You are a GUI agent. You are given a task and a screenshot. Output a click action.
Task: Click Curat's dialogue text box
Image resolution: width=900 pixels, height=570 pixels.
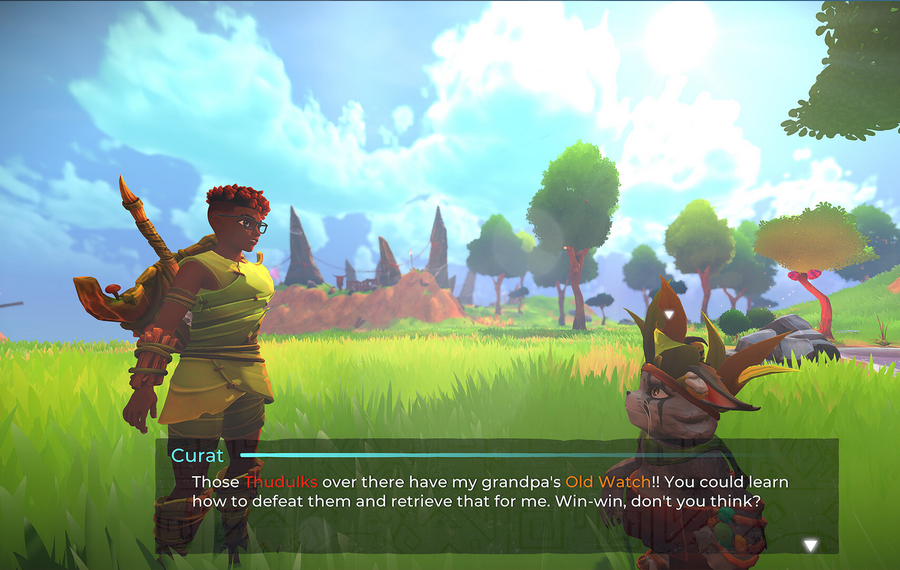(496, 497)
